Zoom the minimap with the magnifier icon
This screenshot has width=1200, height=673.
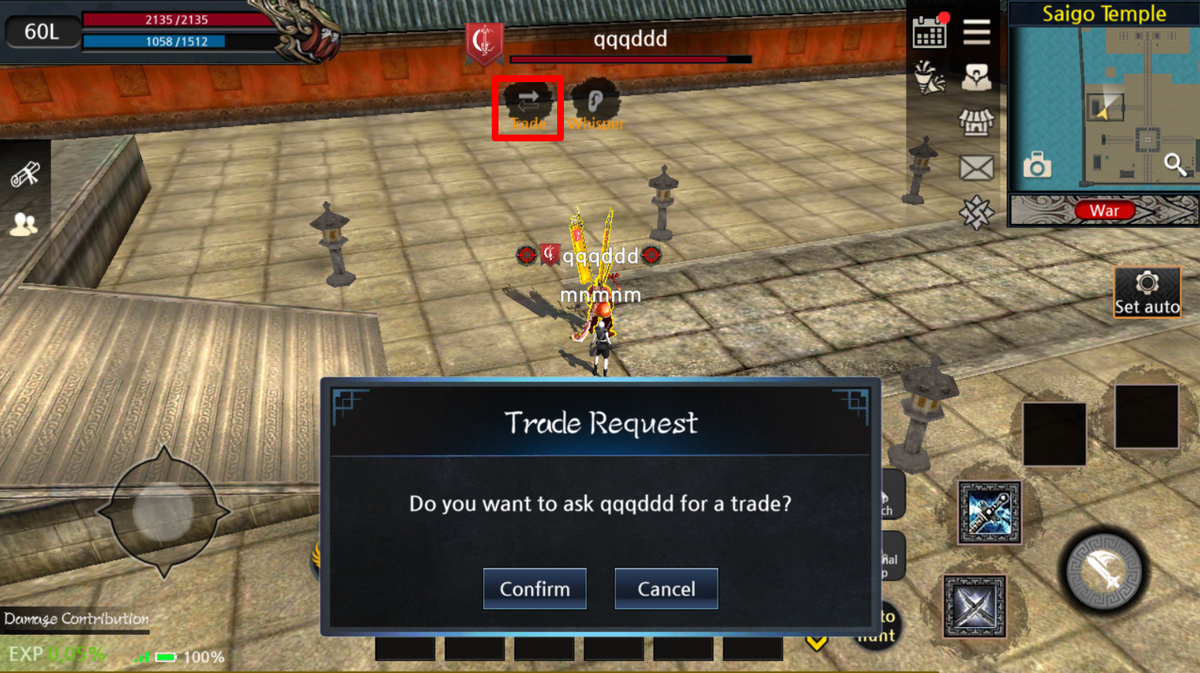click(1175, 165)
